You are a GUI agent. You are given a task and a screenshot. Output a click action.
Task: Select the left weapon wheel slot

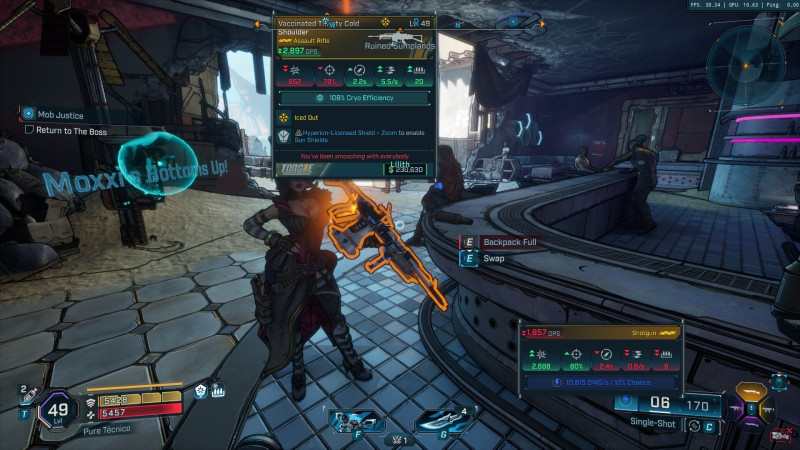click(x=735, y=407)
